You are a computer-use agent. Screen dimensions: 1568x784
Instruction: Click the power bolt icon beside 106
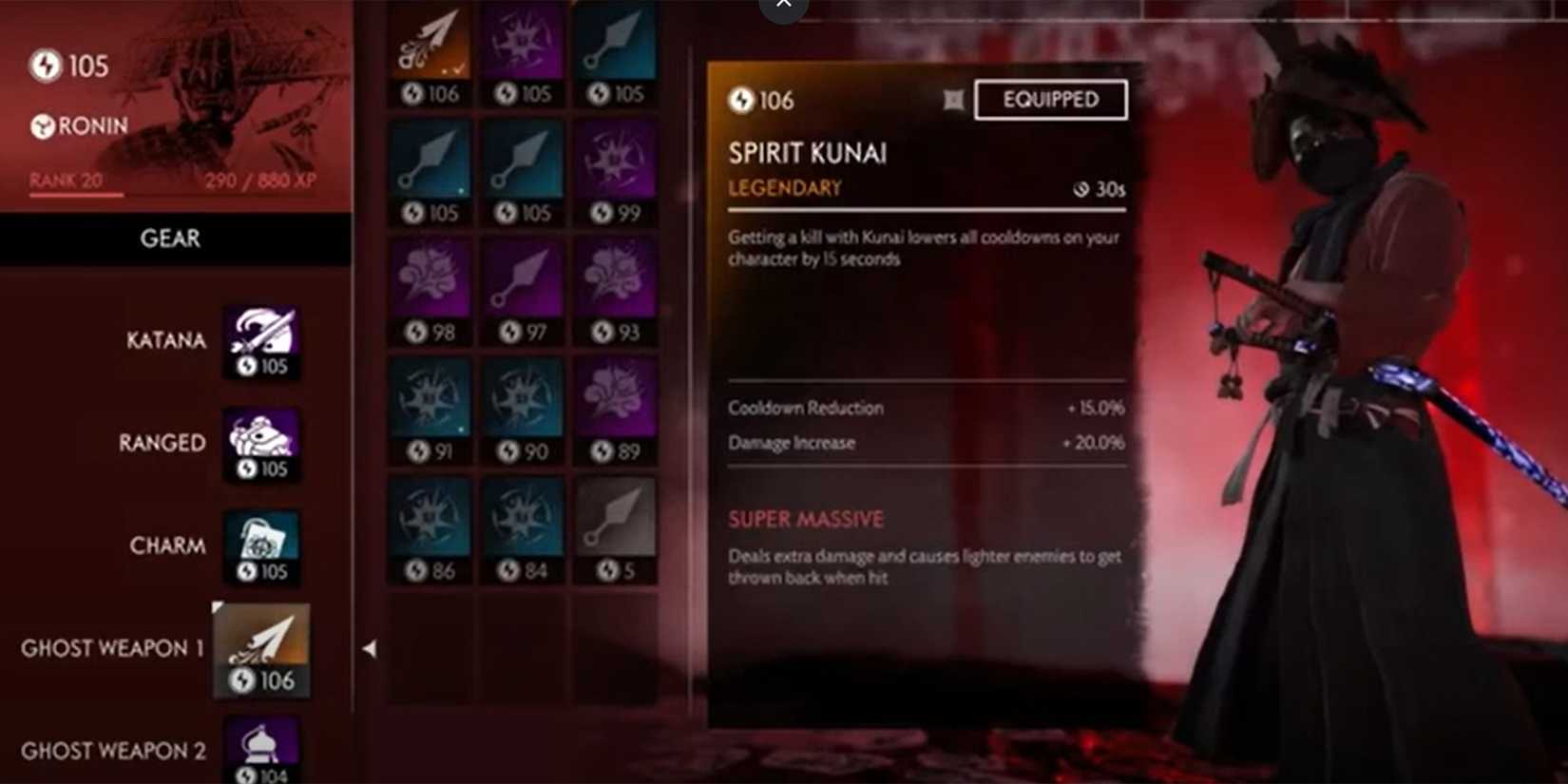point(742,100)
